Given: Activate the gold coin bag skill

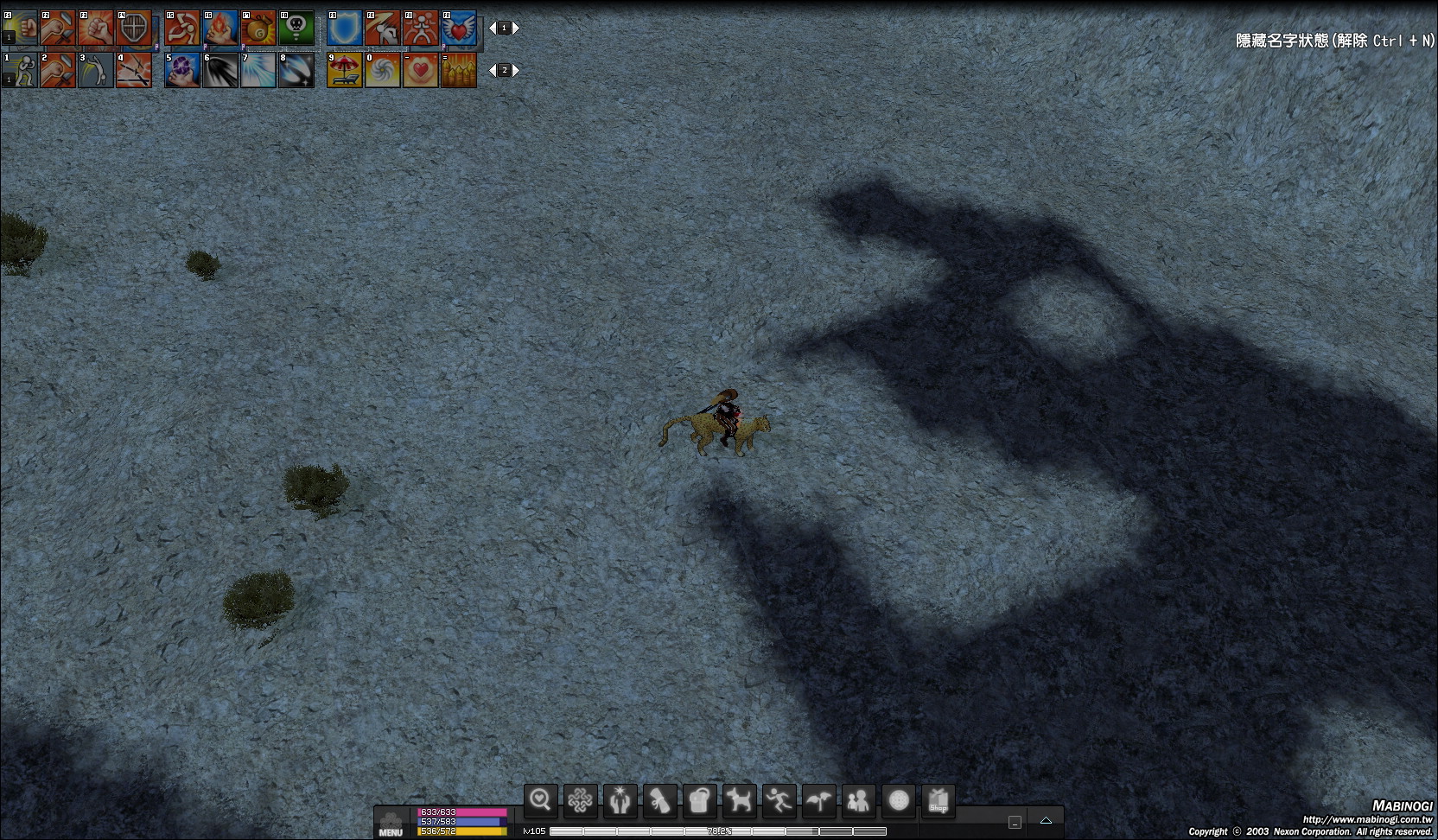Looking at the screenshot, I should pyautogui.click(x=258, y=29).
